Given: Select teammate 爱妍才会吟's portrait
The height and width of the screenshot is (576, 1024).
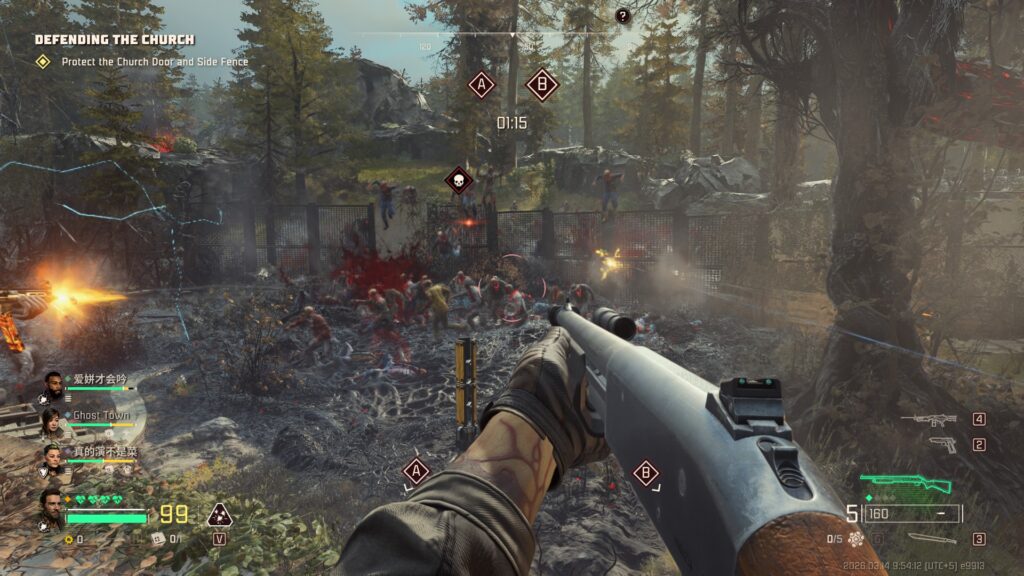Looking at the screenshot, I should pos(52,384).
